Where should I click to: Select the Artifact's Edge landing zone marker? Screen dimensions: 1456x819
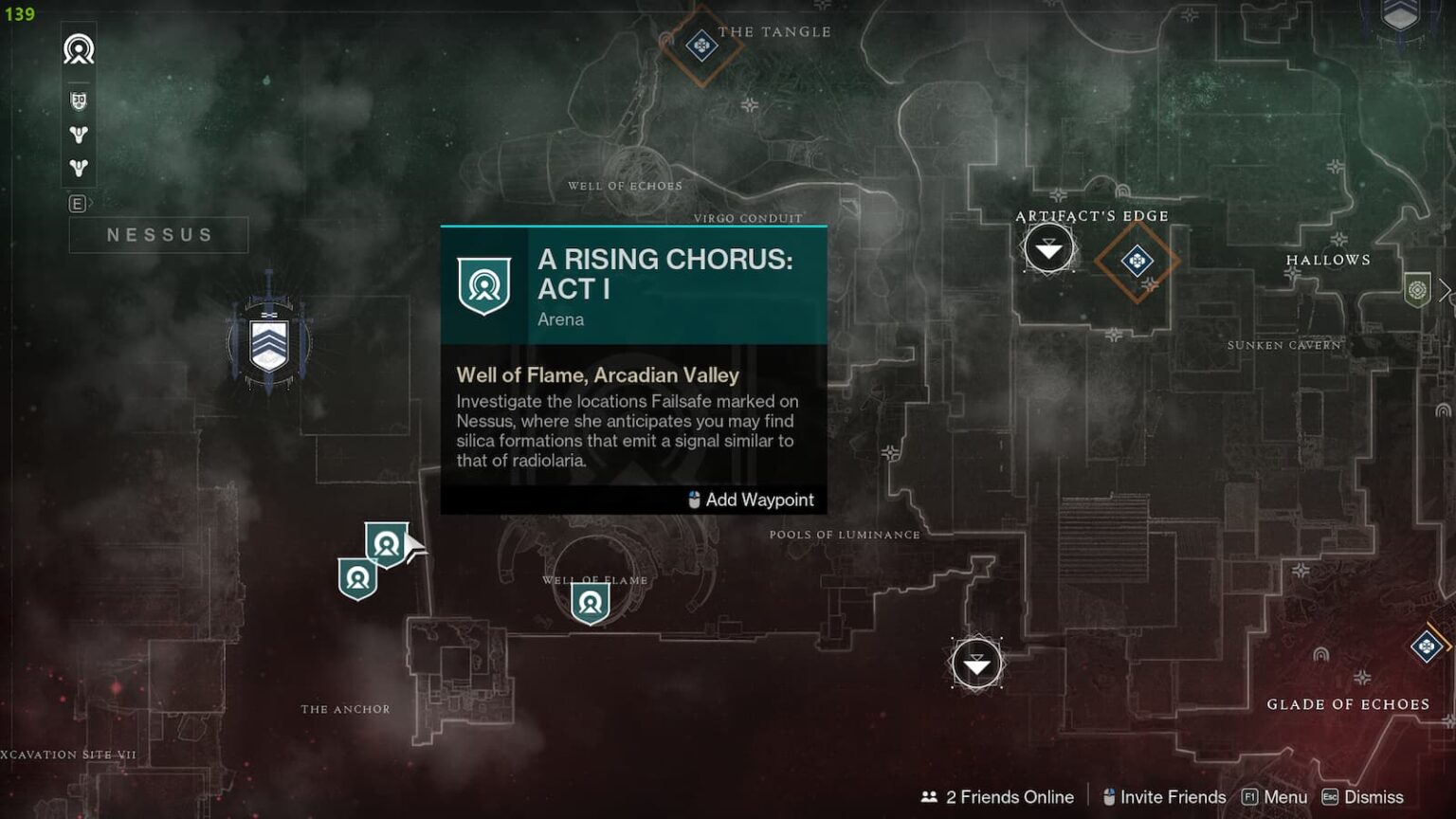(x=1047, y=249)
